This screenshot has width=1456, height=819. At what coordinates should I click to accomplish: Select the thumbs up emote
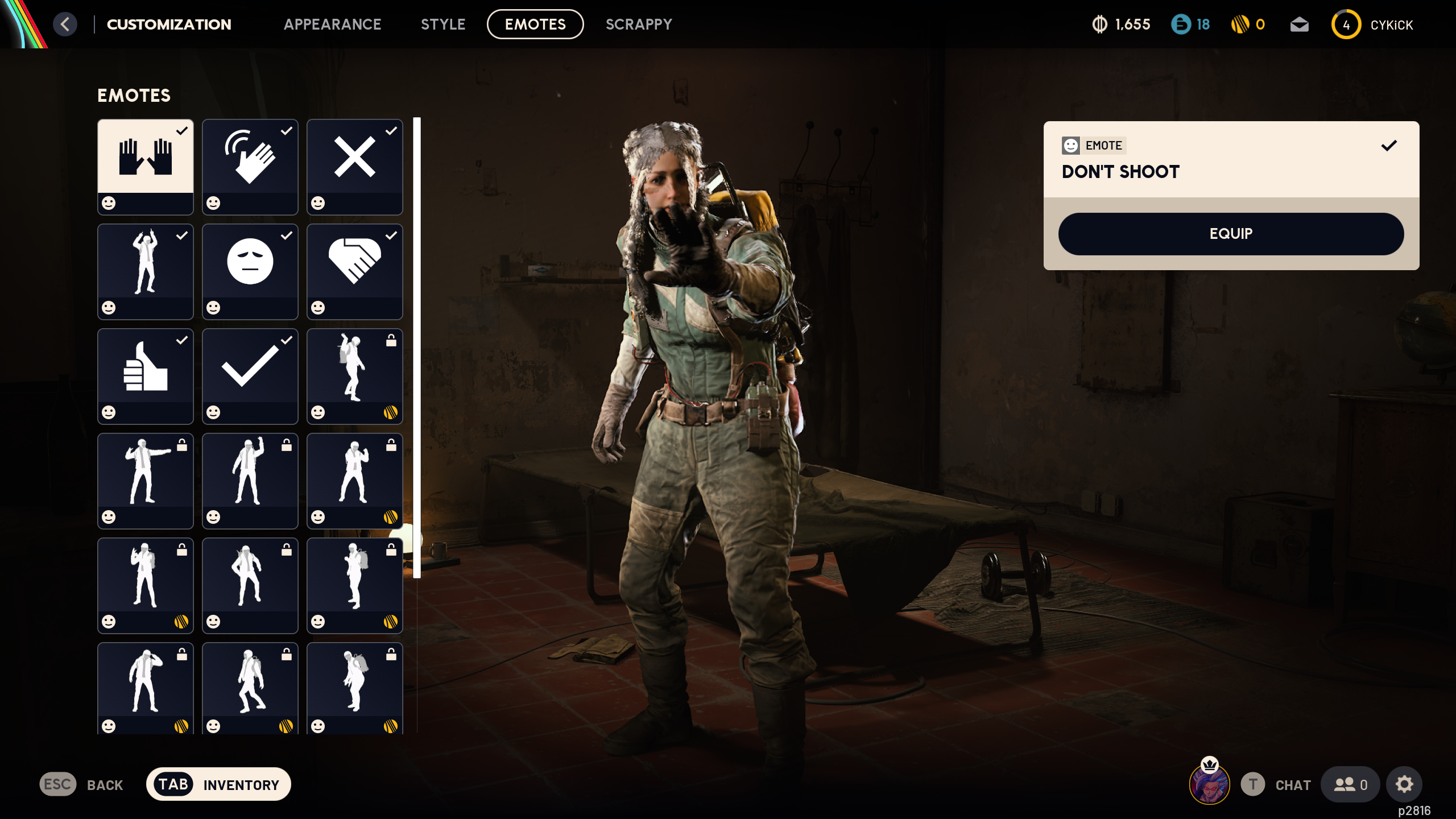pos(146,377)
